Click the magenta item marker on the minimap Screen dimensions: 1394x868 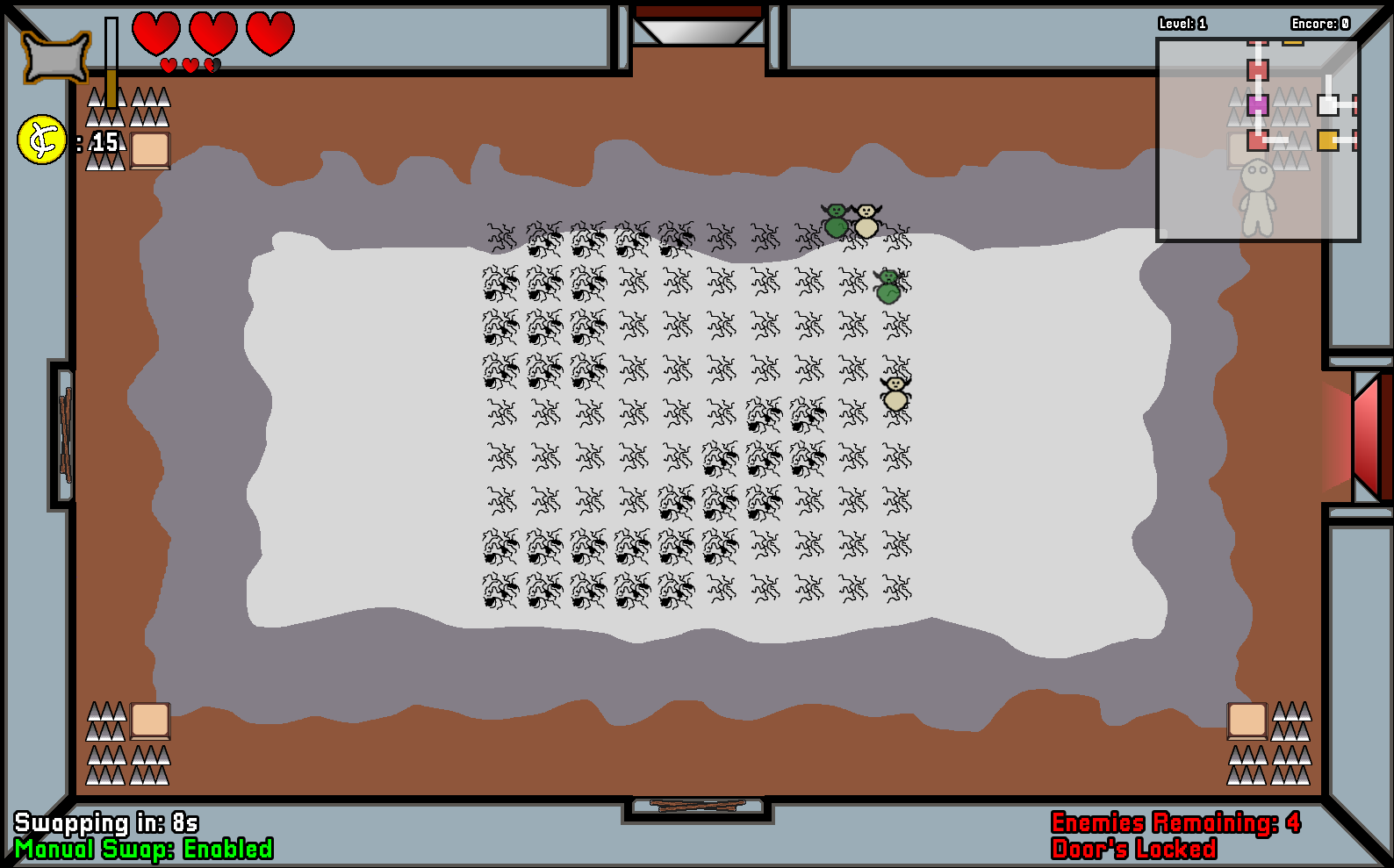[x=1258, y=105]
